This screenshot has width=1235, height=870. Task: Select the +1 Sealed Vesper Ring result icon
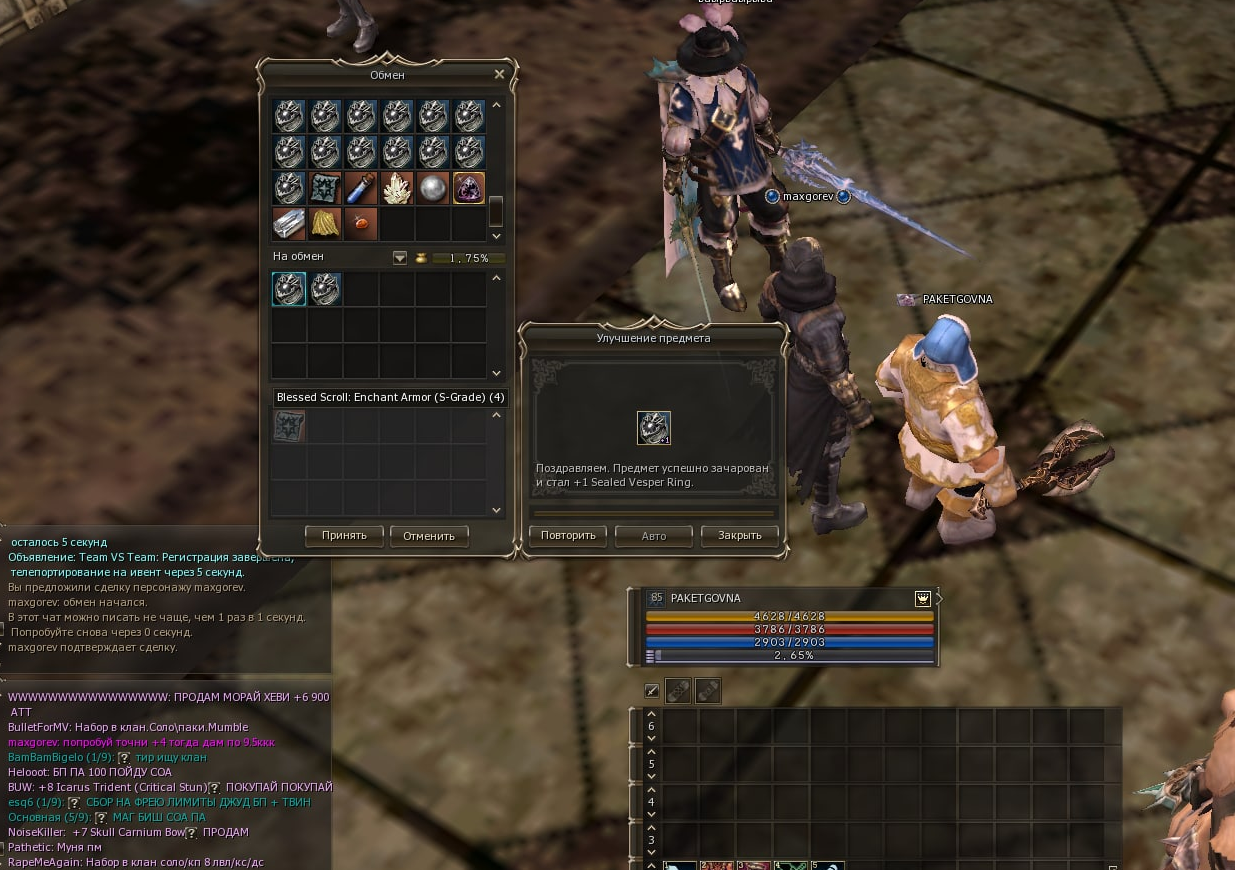[x=654, y=428]
